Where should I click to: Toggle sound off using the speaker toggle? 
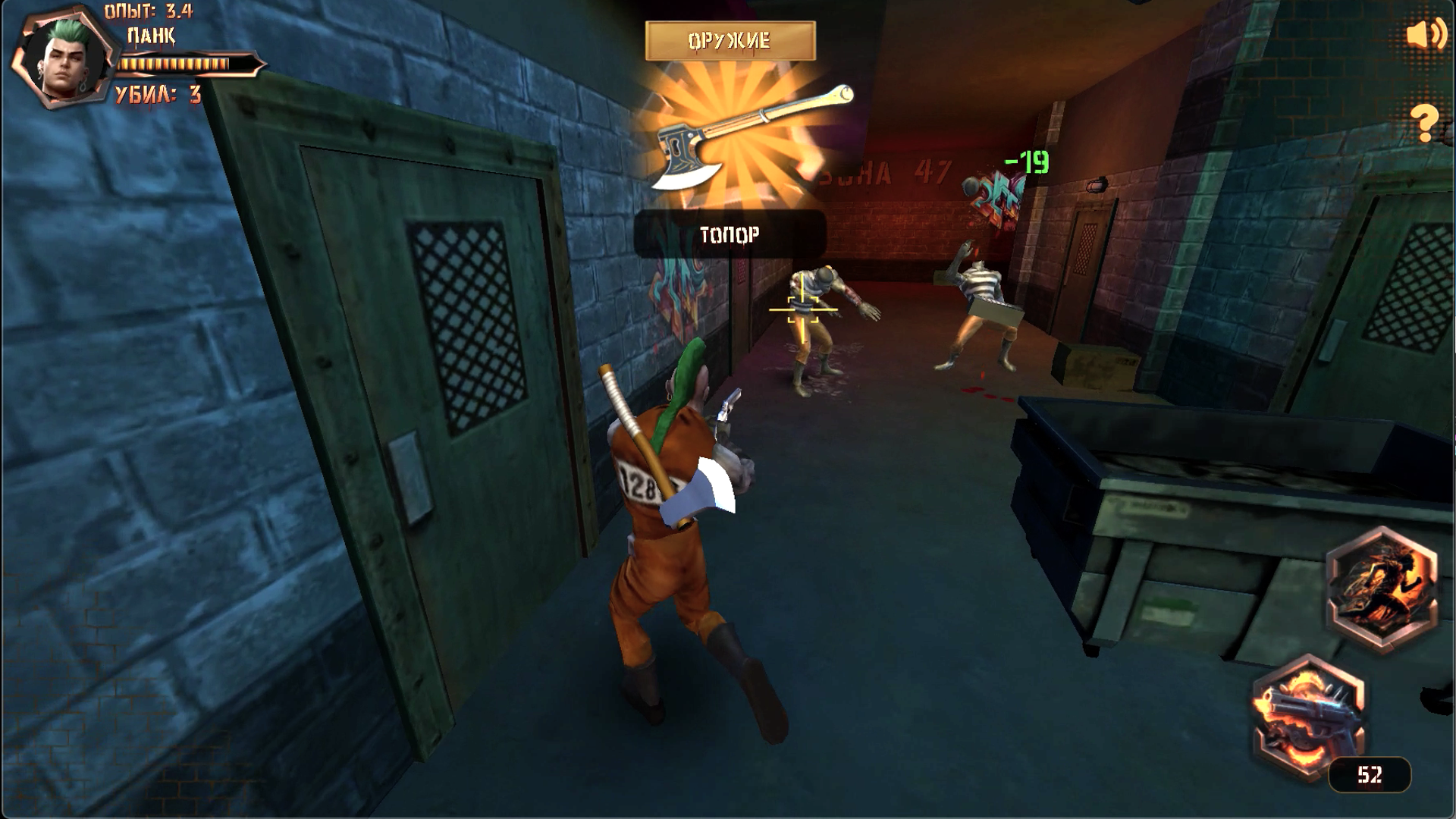click(1424, 33)
